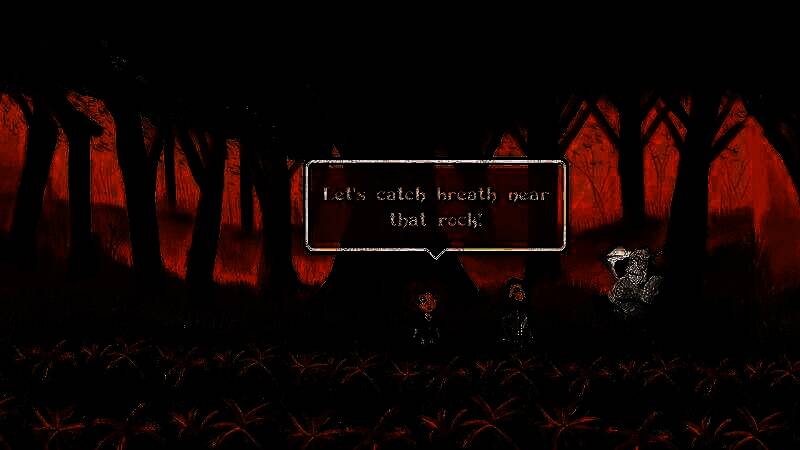Advance the "Let's catch breath" dialogue box
The image size is (800, 450).
(435, 205)
